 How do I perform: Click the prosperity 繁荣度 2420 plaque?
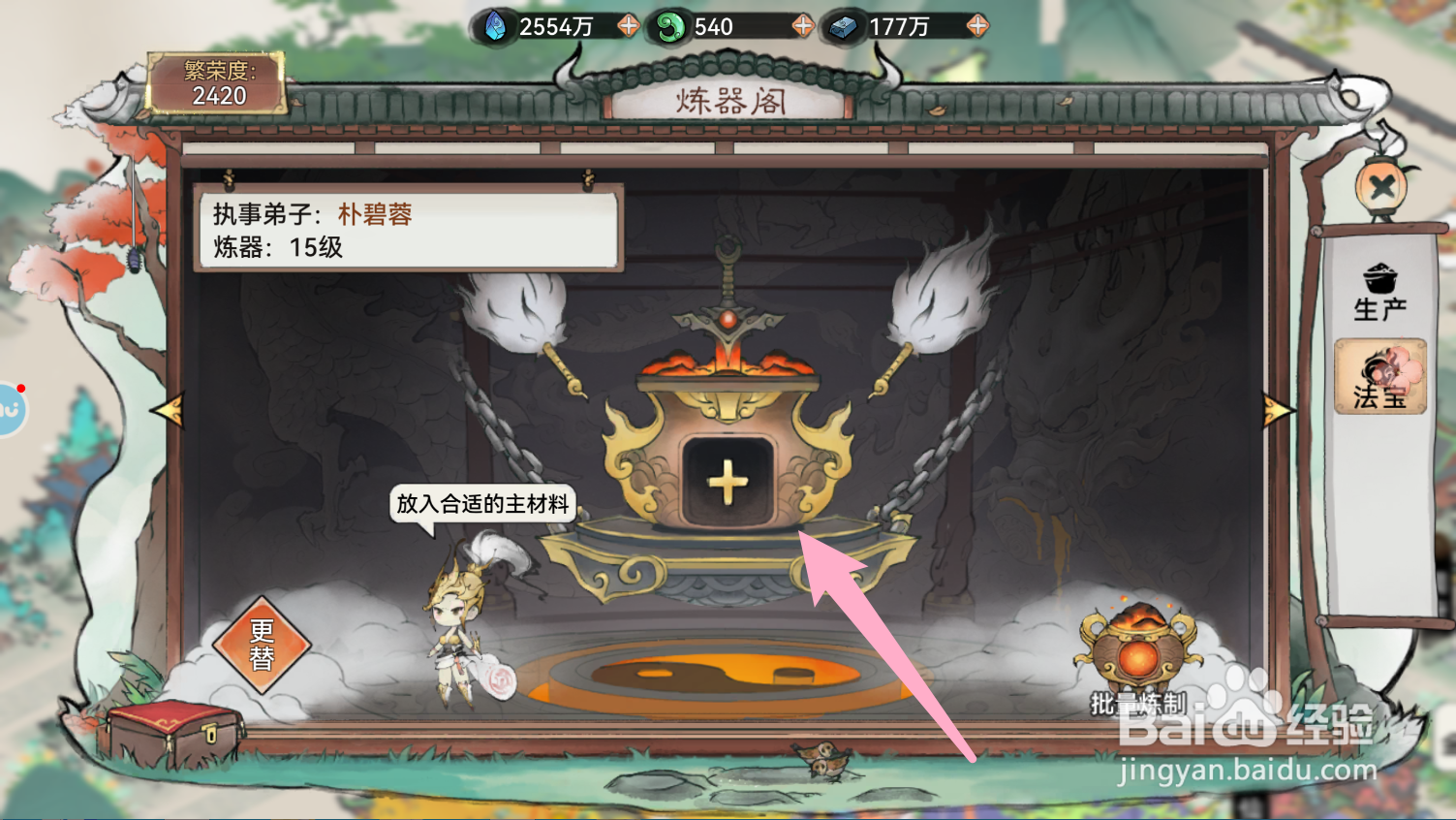click(215, 82)
